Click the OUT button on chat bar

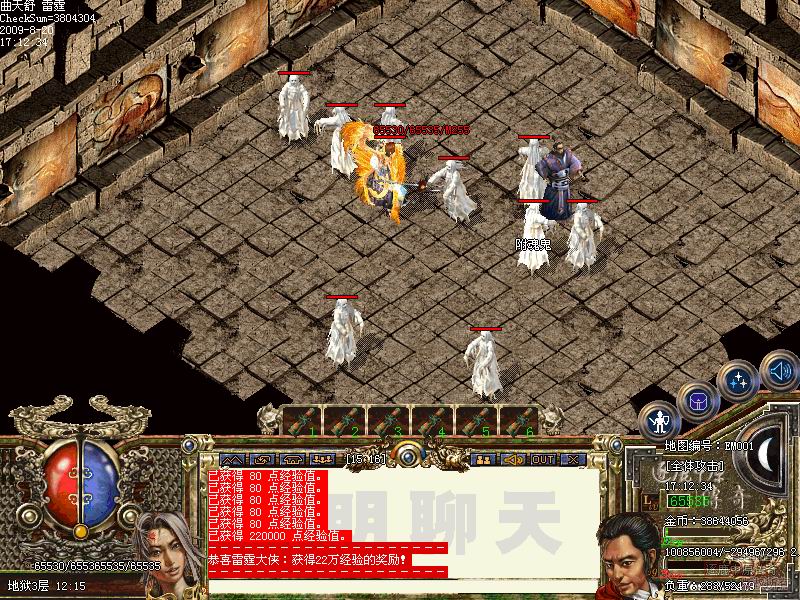pos(542,459)
